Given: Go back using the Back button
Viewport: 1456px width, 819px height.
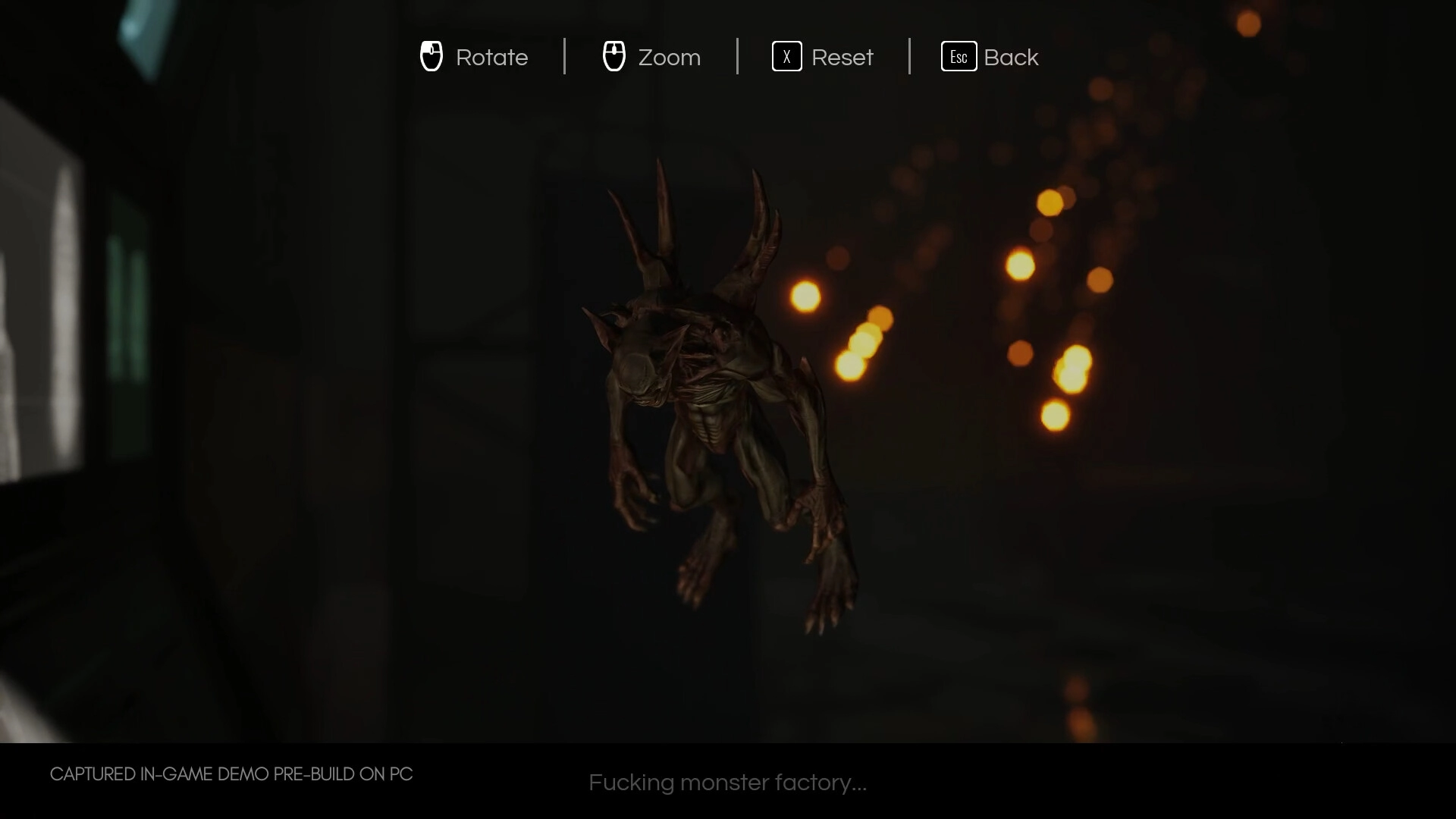Looking at the screenshot, I should pos(990,57).
